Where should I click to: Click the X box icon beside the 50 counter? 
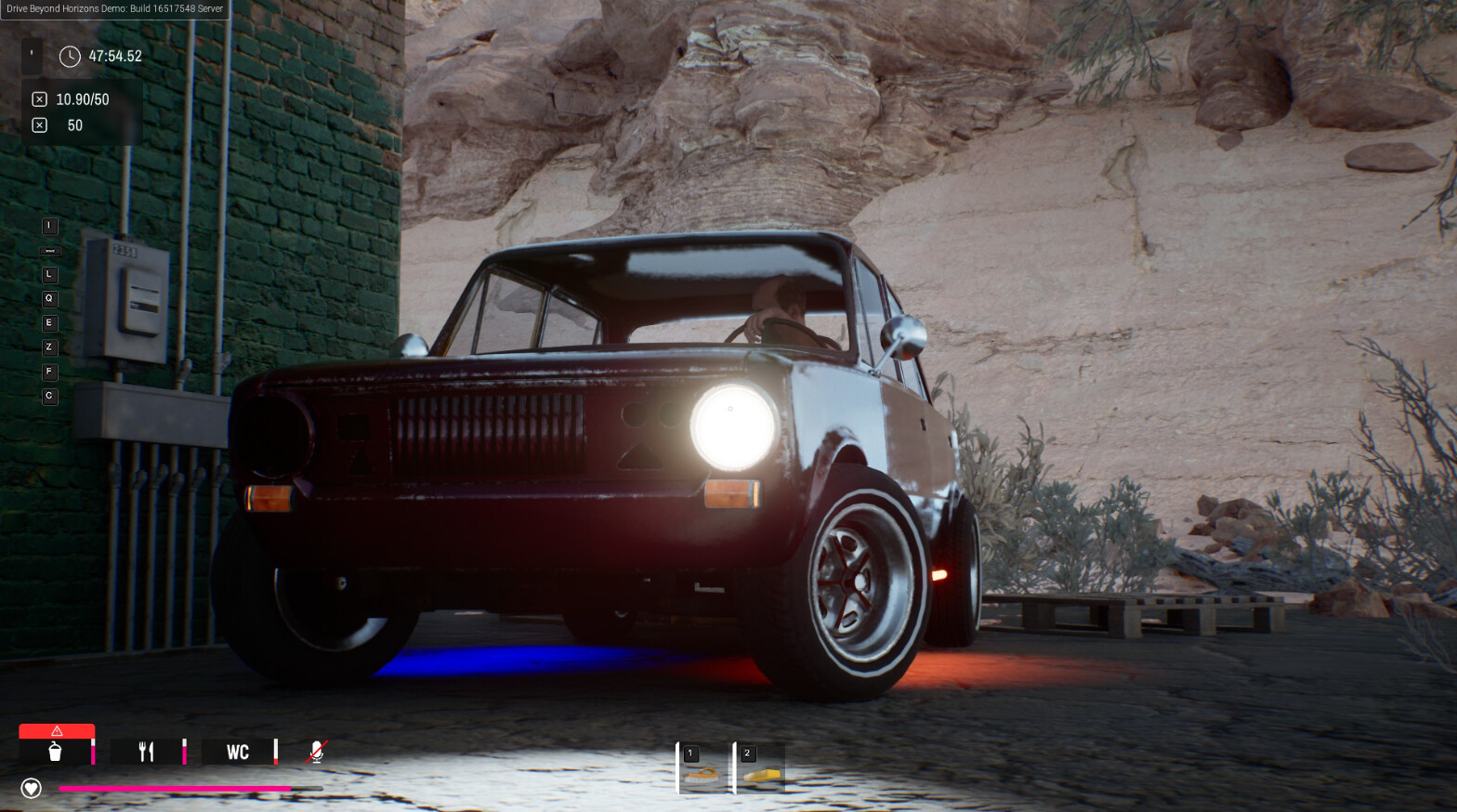pyautogui.click(x=39, y=124)
